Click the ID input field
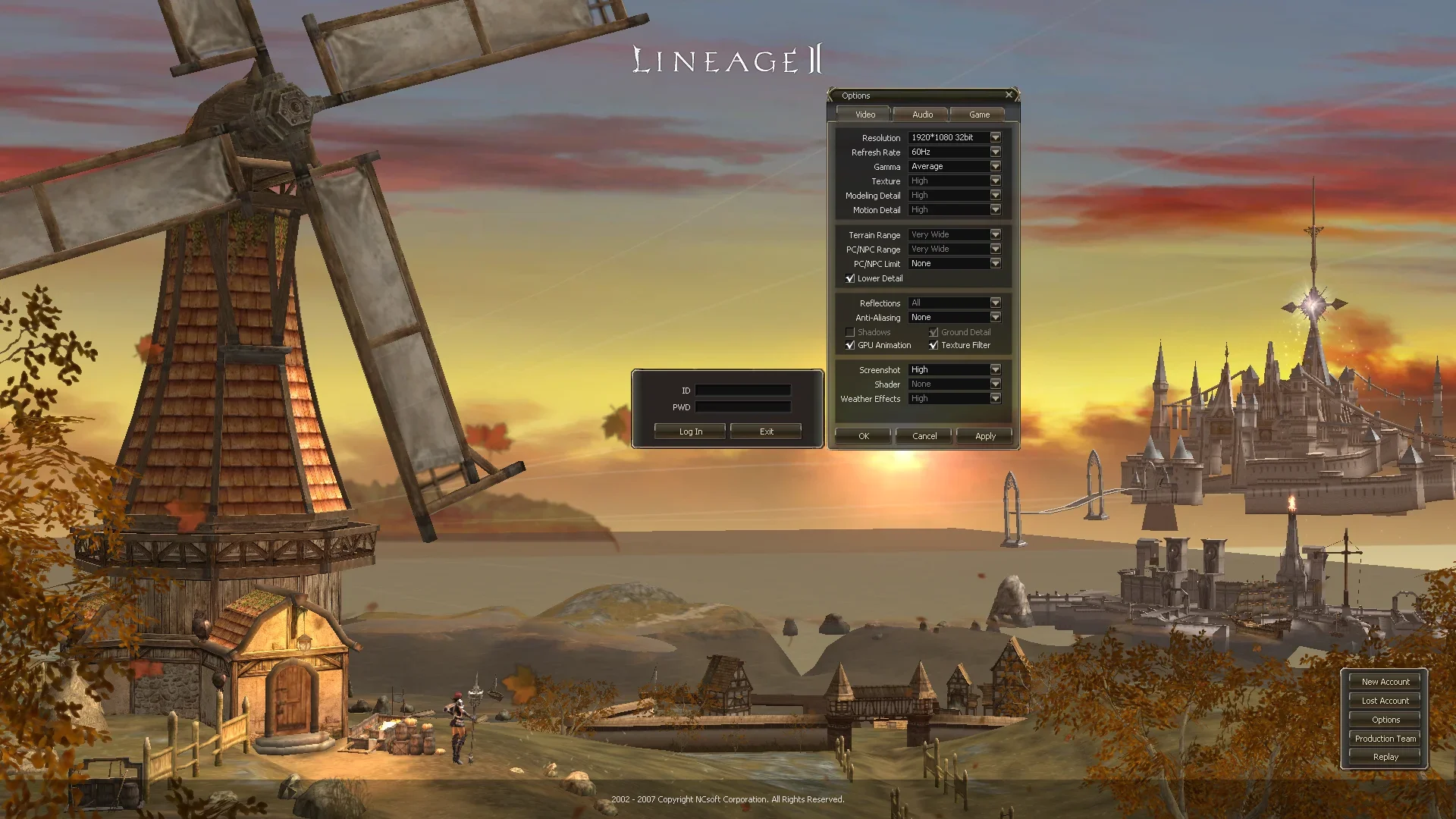 coord(742,391)
